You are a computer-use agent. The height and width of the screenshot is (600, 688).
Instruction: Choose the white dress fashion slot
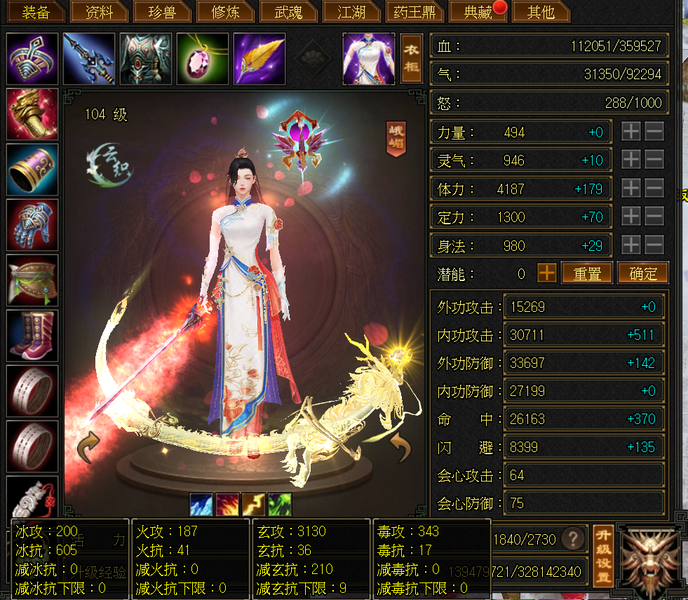(368, 59)
